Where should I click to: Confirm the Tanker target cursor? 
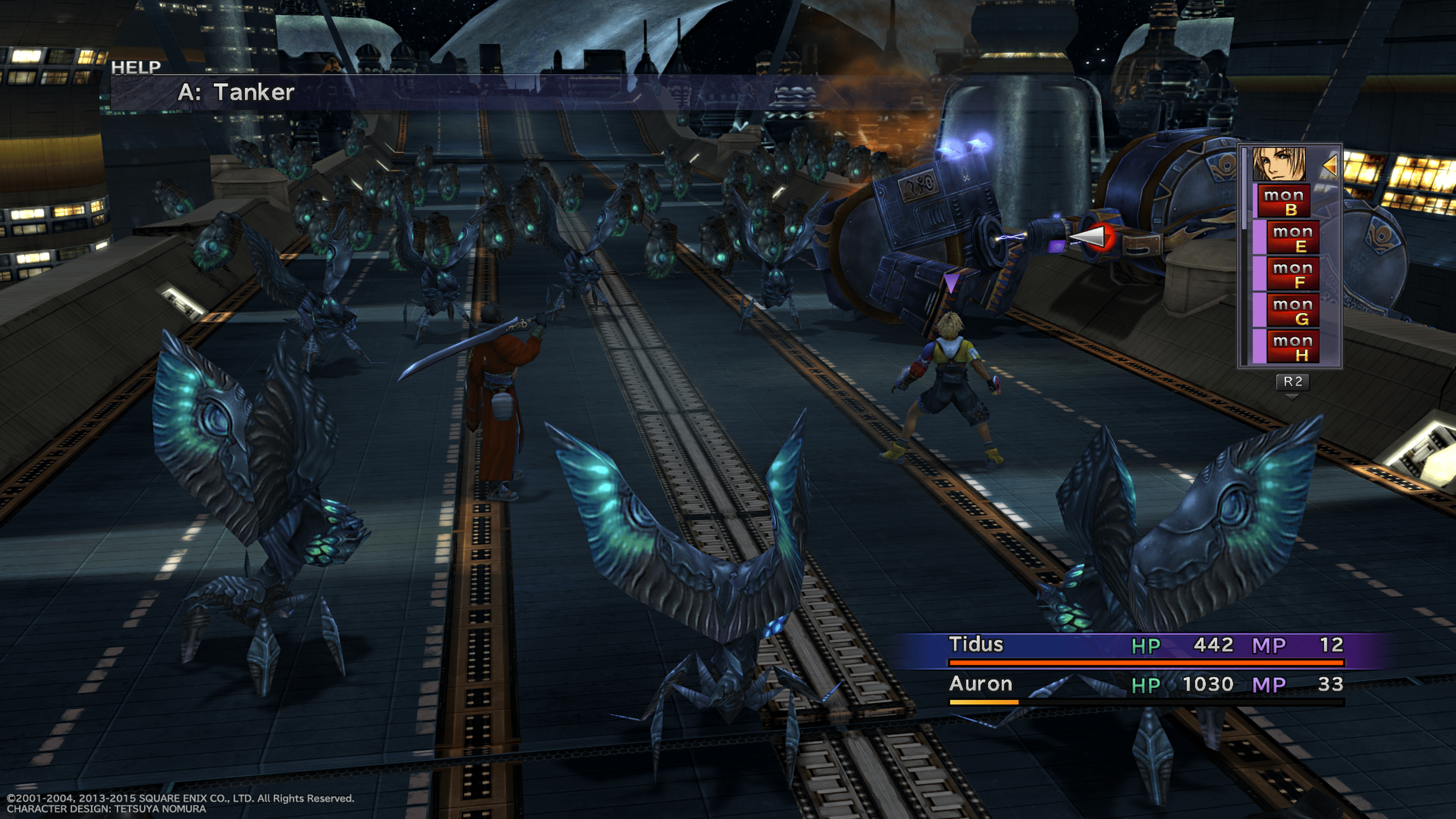coord(1091,236)
